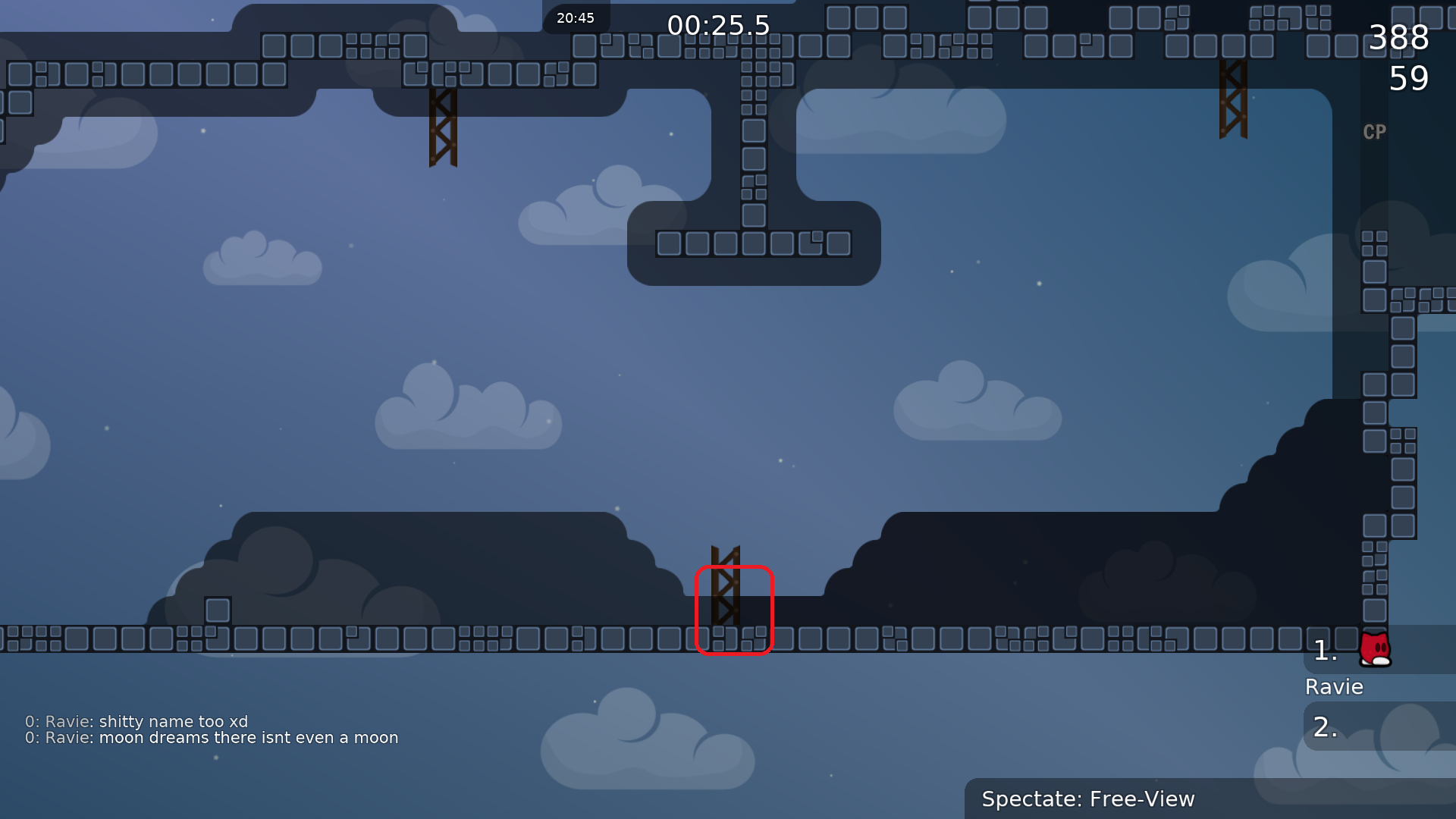The image size is (1456, 819).
Task: Click the CP indicator label
Action: click(x=1375, y=132)
